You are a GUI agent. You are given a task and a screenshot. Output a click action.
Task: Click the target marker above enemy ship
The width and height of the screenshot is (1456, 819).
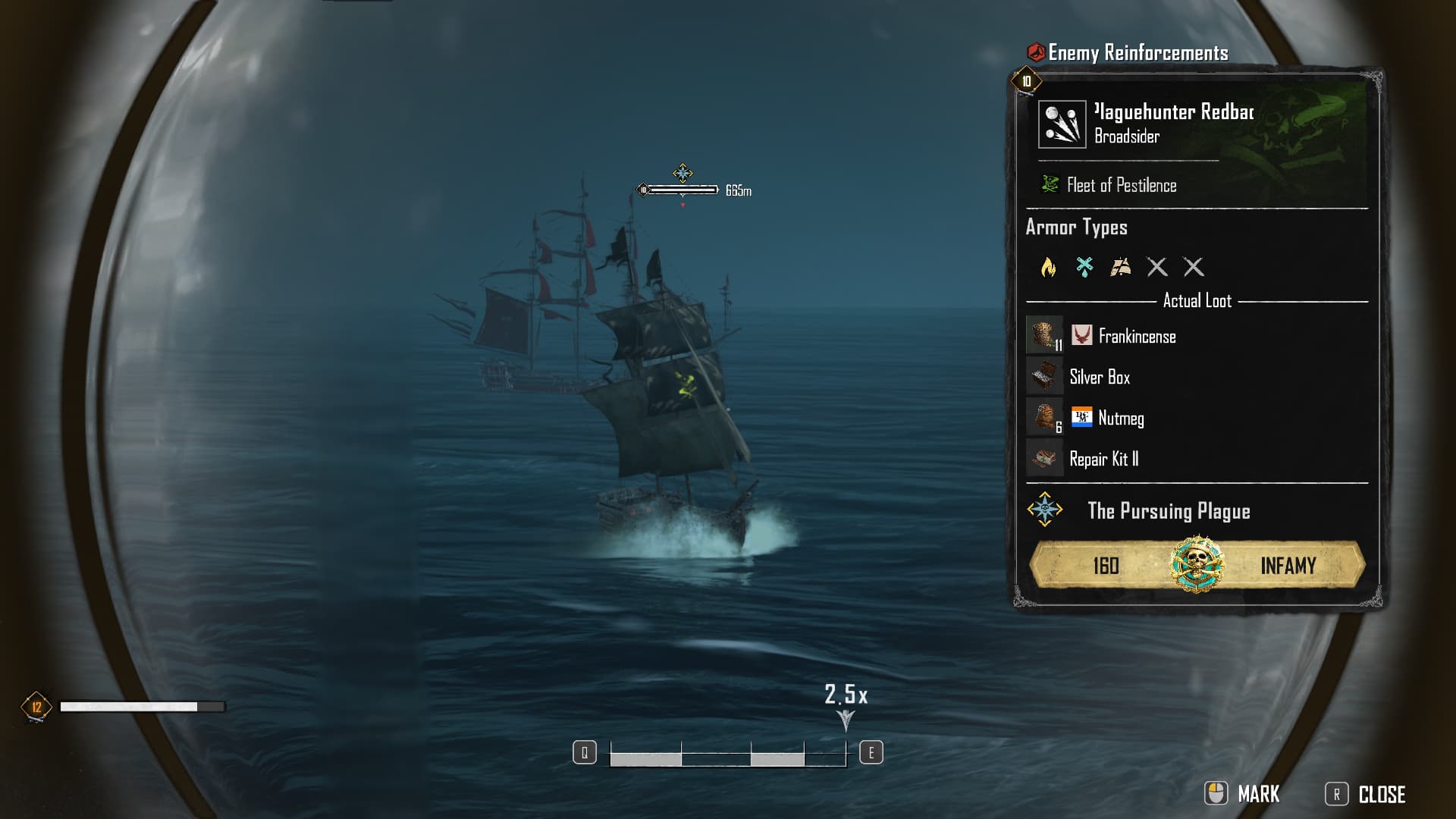point(682,174)
